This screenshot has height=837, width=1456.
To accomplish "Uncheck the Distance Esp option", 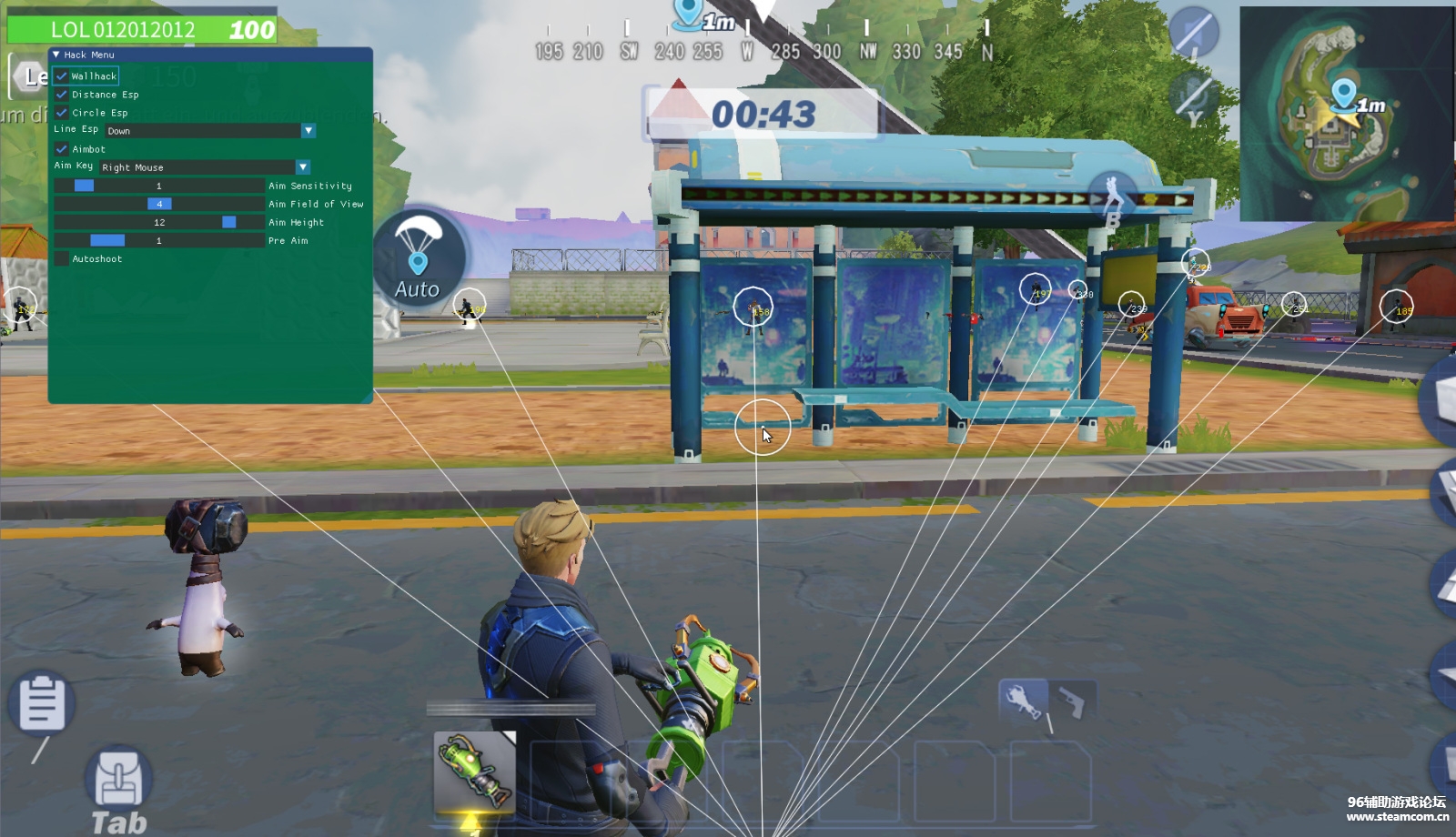I will [x=62, y=95].
